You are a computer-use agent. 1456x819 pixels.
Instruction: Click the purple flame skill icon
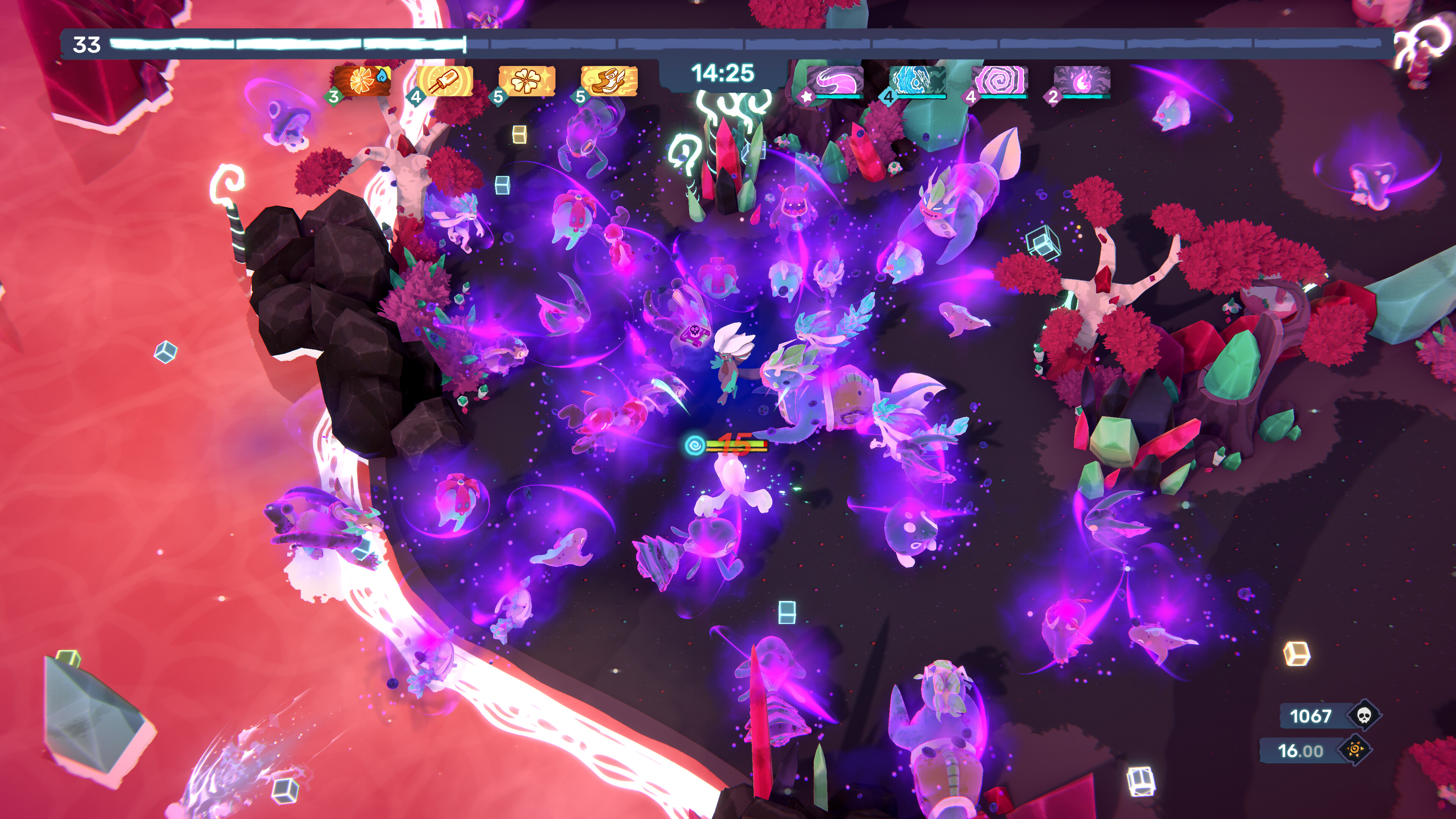click(x=1082, y=80)
